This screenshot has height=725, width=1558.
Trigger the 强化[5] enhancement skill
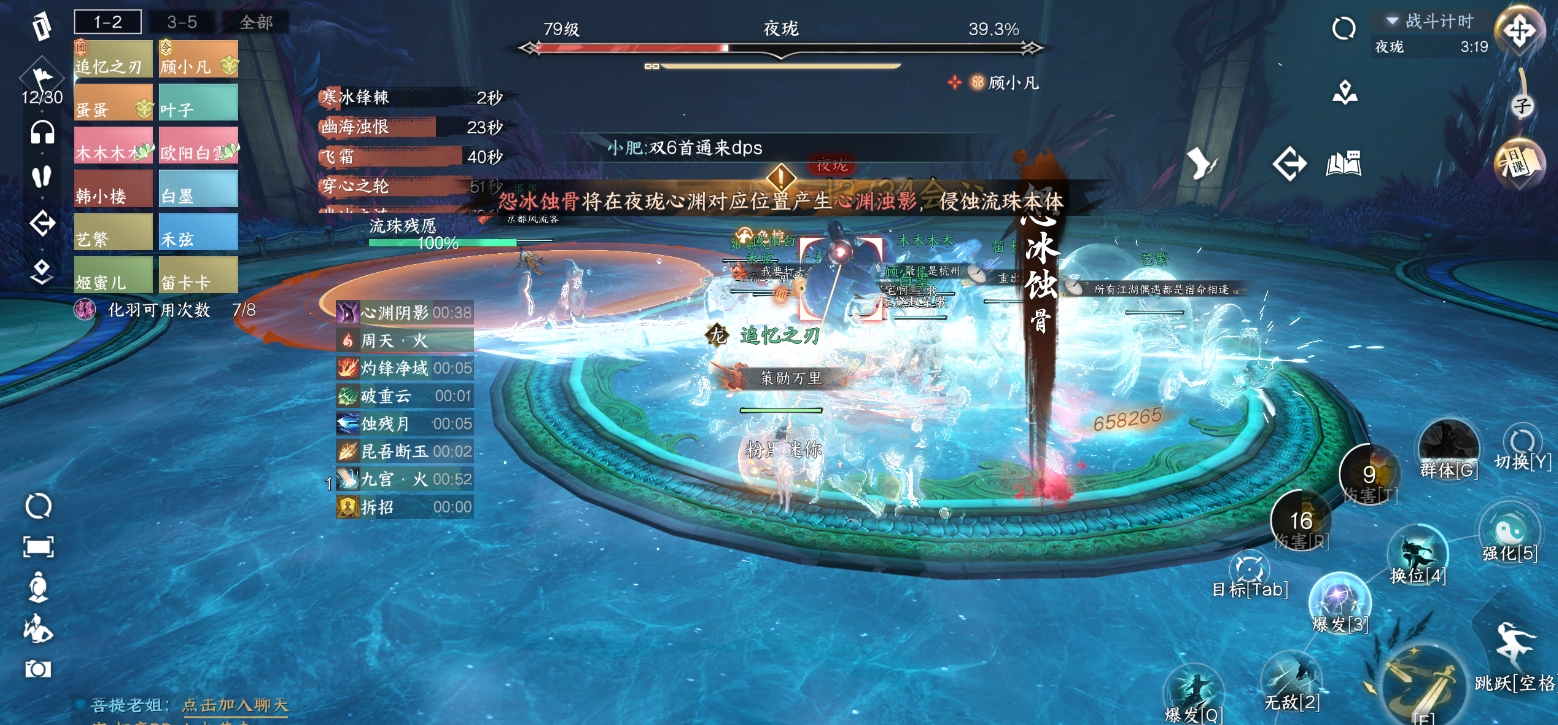[x=1510, y=530]
